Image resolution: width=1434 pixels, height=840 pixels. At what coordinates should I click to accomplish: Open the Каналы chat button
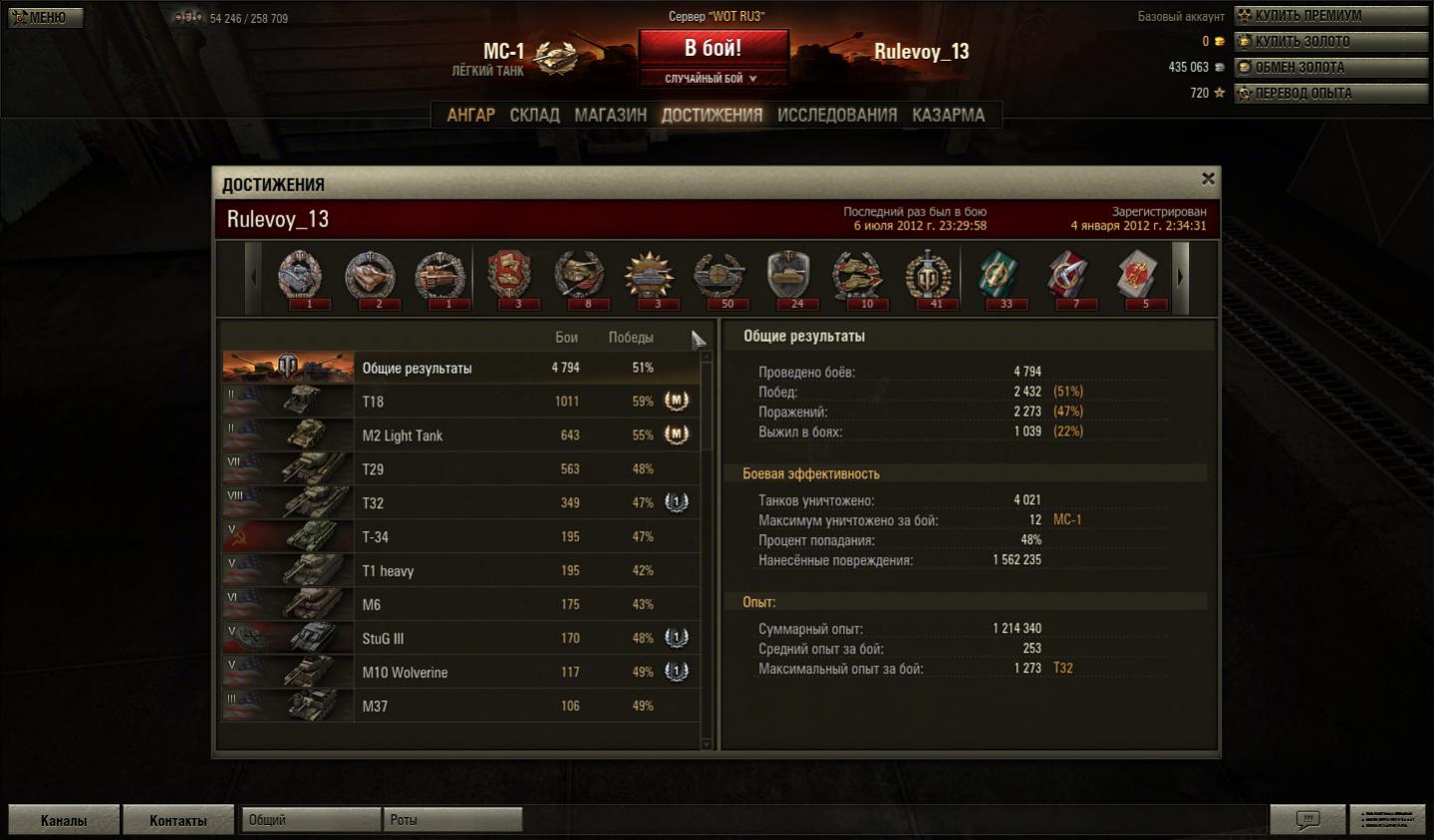[x=64, y=820]
